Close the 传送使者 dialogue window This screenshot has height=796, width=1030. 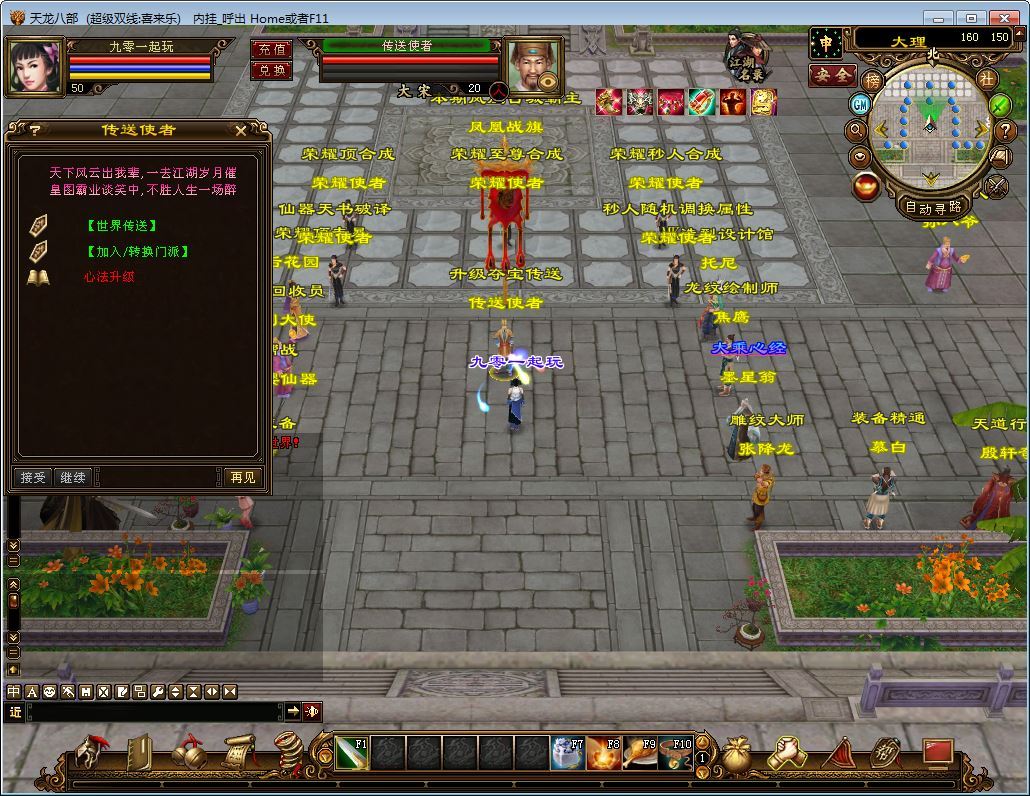pyautogui.click(x=241, y=130)
